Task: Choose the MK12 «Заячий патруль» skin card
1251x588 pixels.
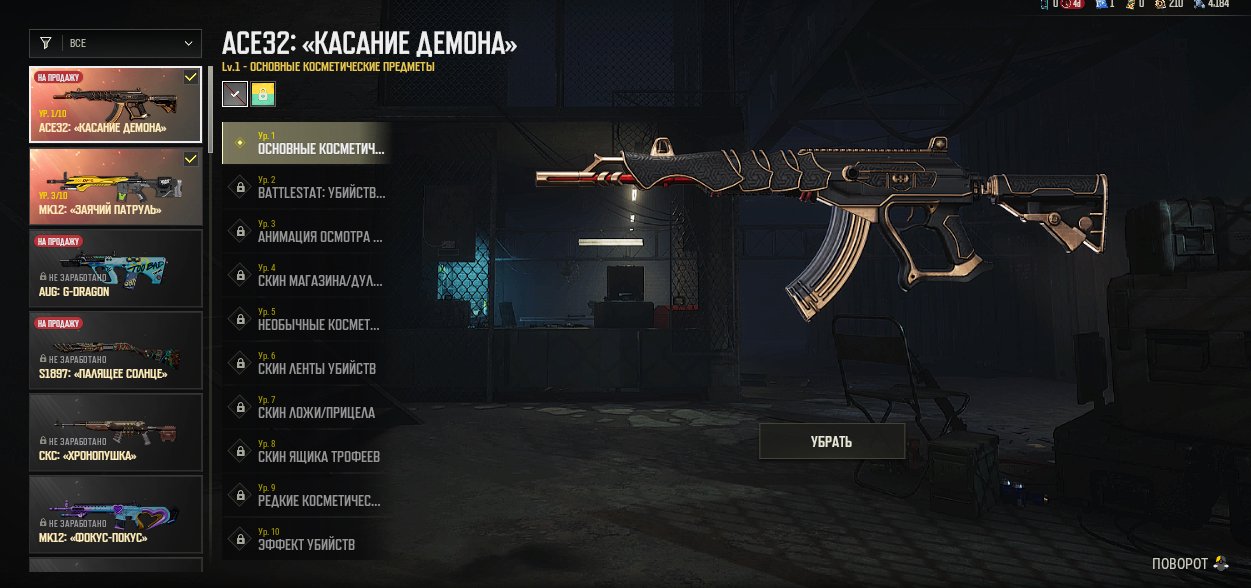Action: coord(116,186)
